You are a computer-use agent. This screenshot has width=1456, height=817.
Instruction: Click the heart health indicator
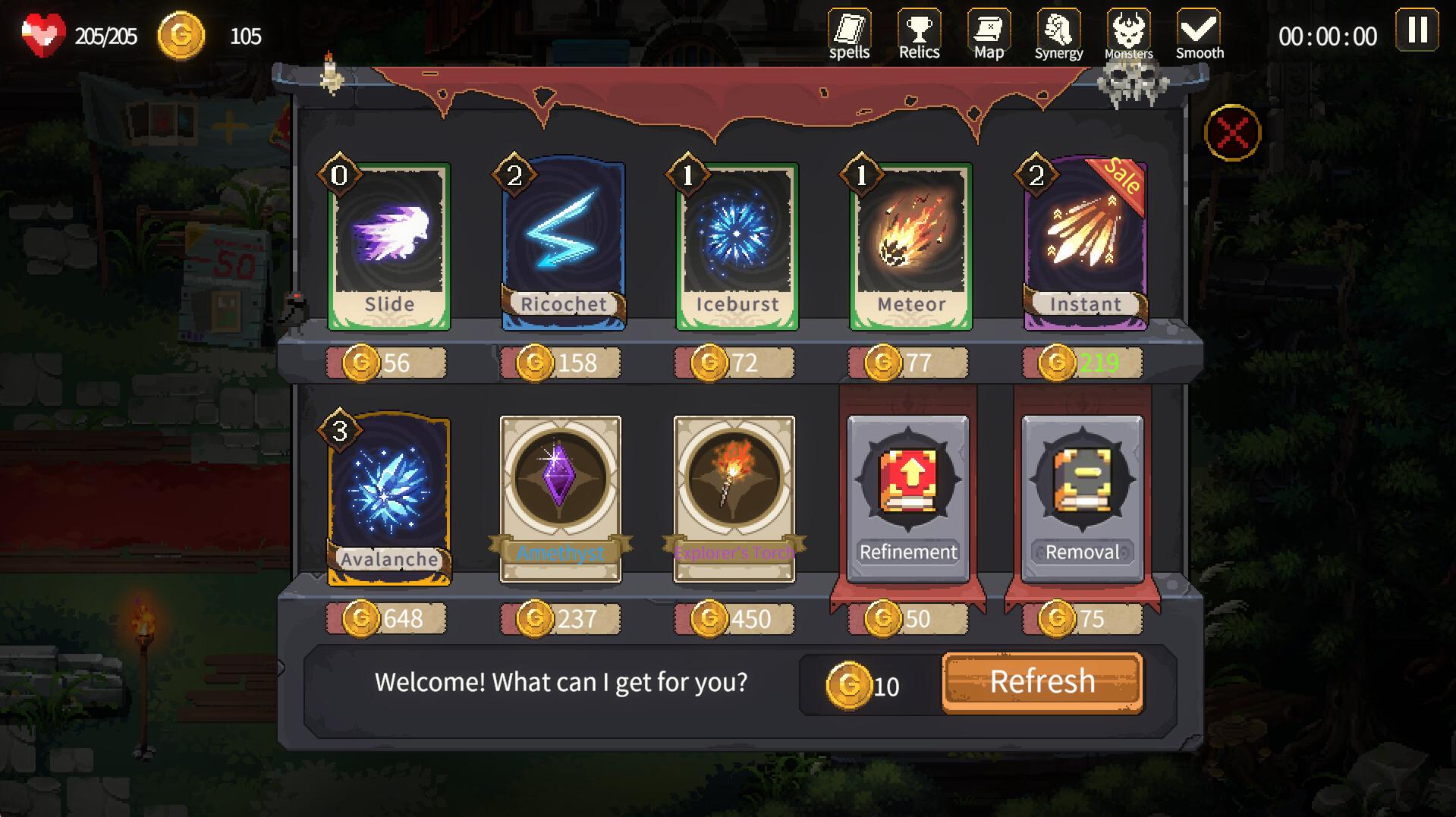click(x=43, y=33)
